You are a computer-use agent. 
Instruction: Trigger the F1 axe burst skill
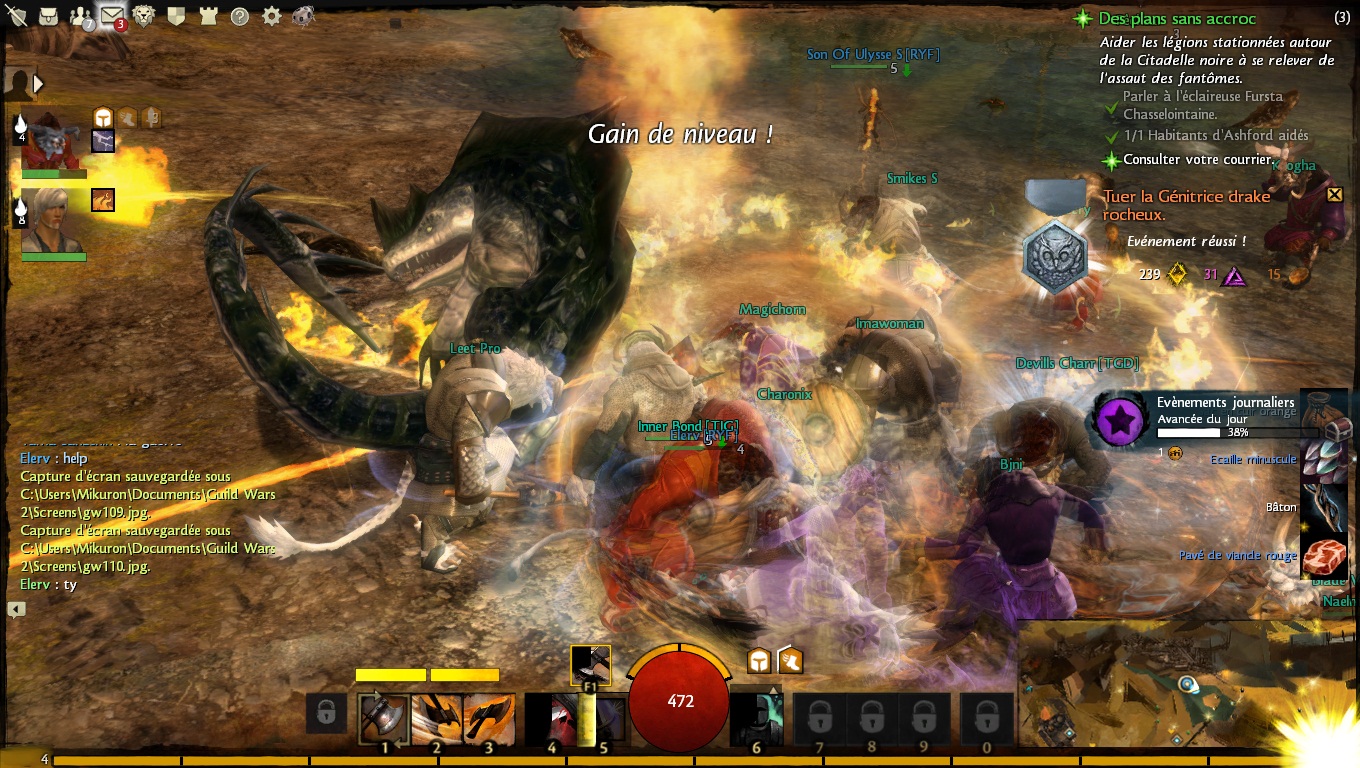tap(590, 666)
